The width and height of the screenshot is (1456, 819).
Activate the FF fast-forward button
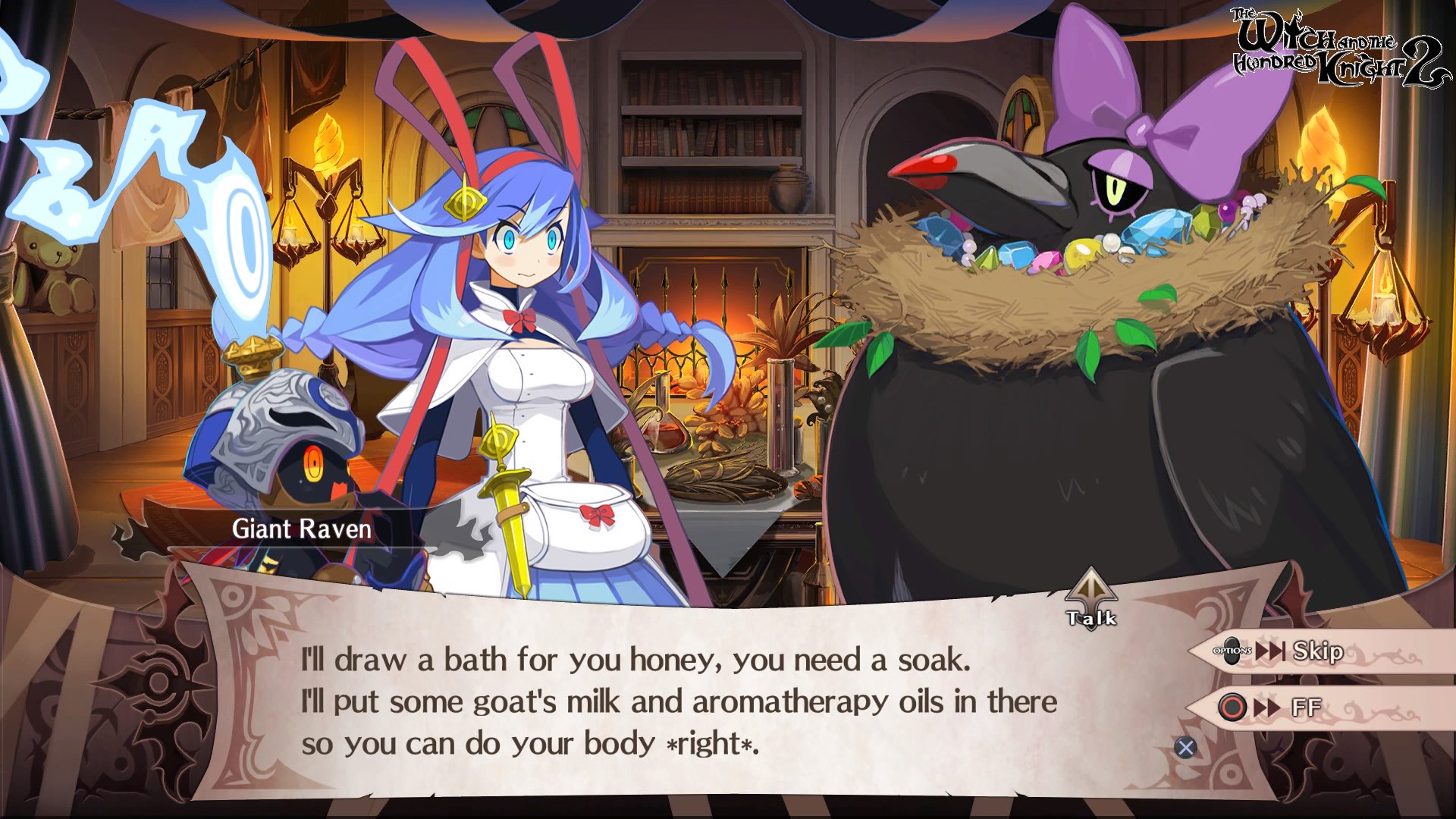point(1304,708)
